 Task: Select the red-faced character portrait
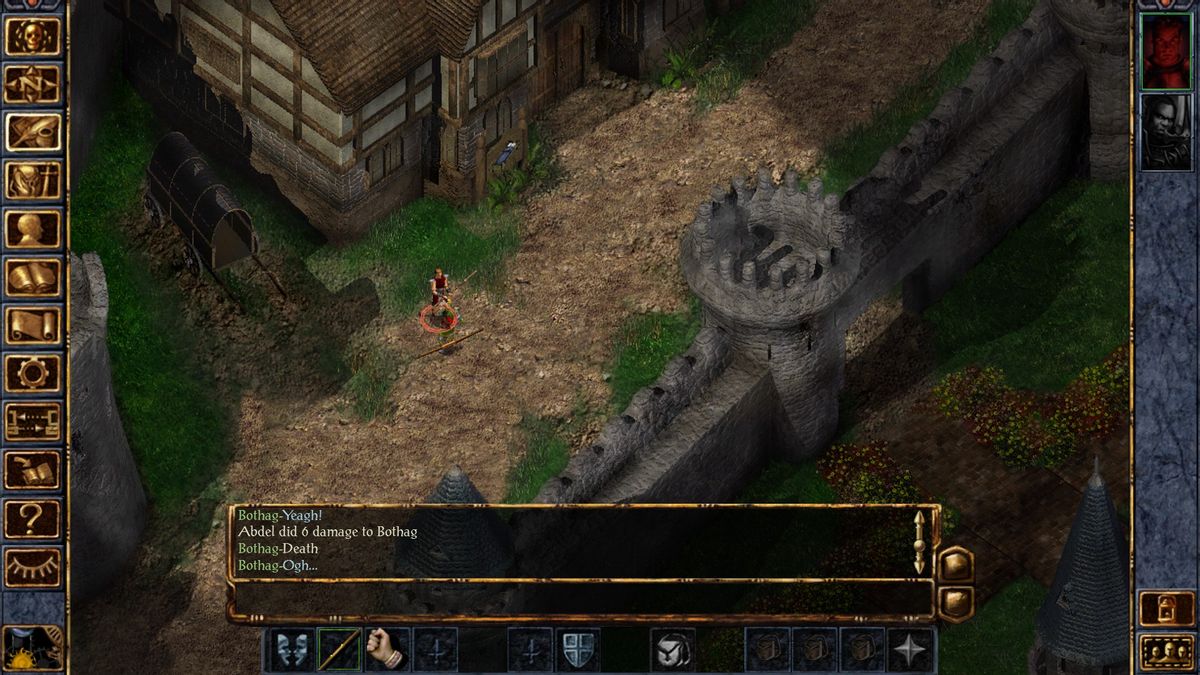(x=1166, y=52)
